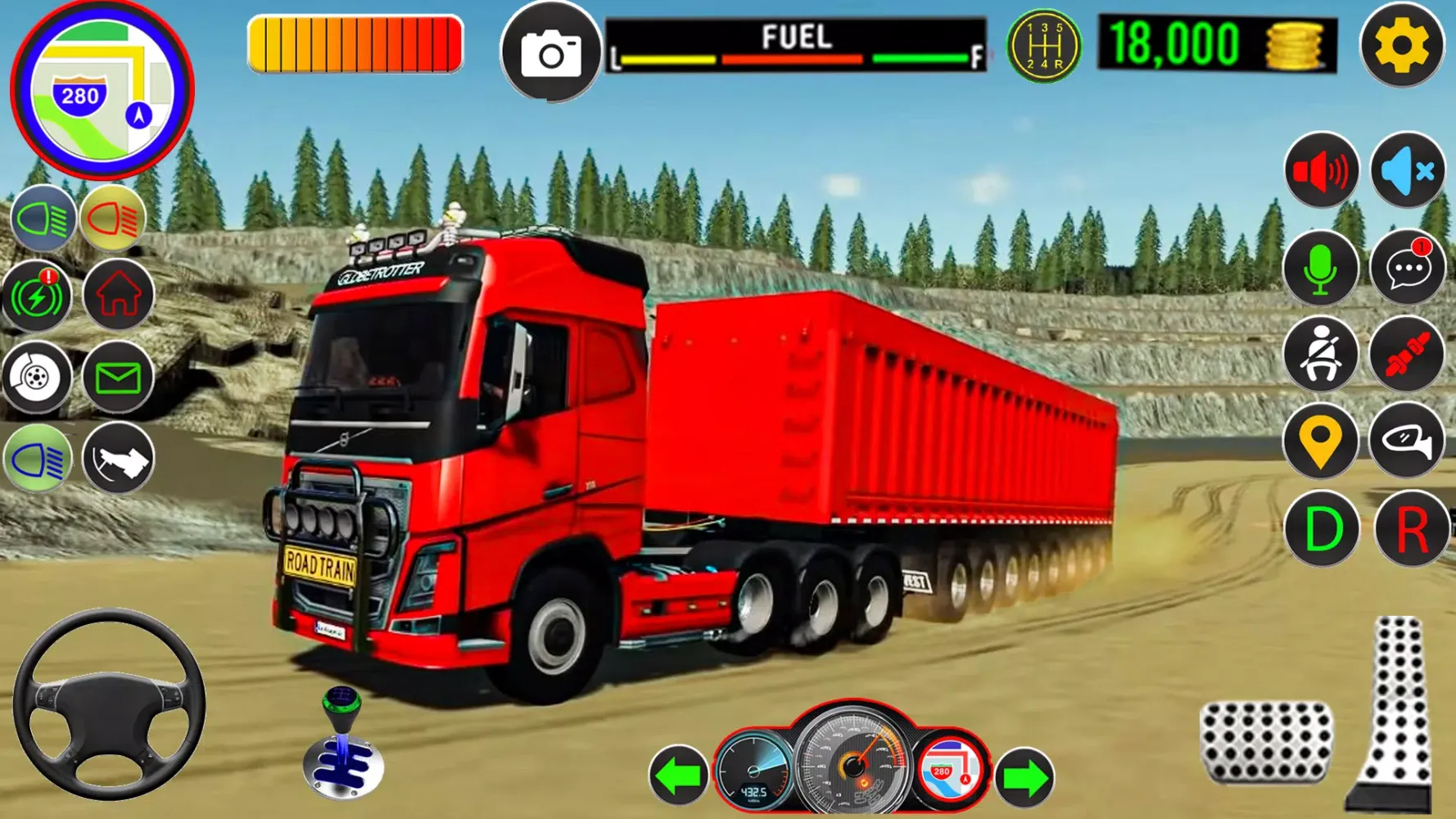Shift into Reverse with the R button
This screenshot has width=1456, height=819.
[1411, 529]
